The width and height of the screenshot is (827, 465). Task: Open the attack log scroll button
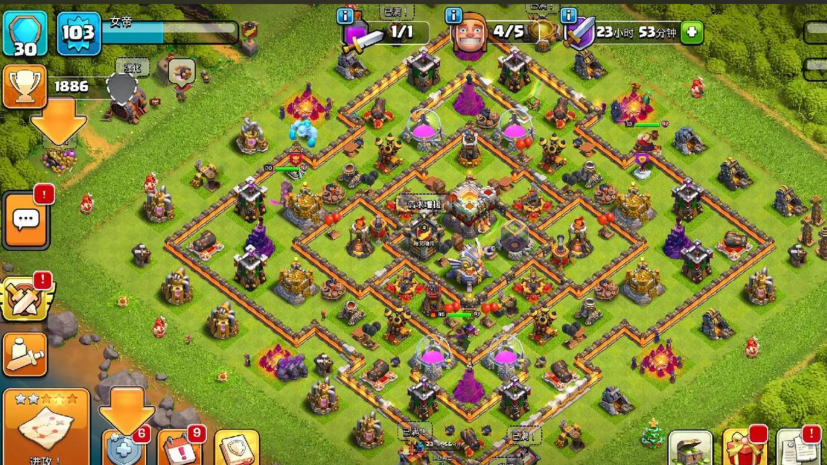point(25,353)
